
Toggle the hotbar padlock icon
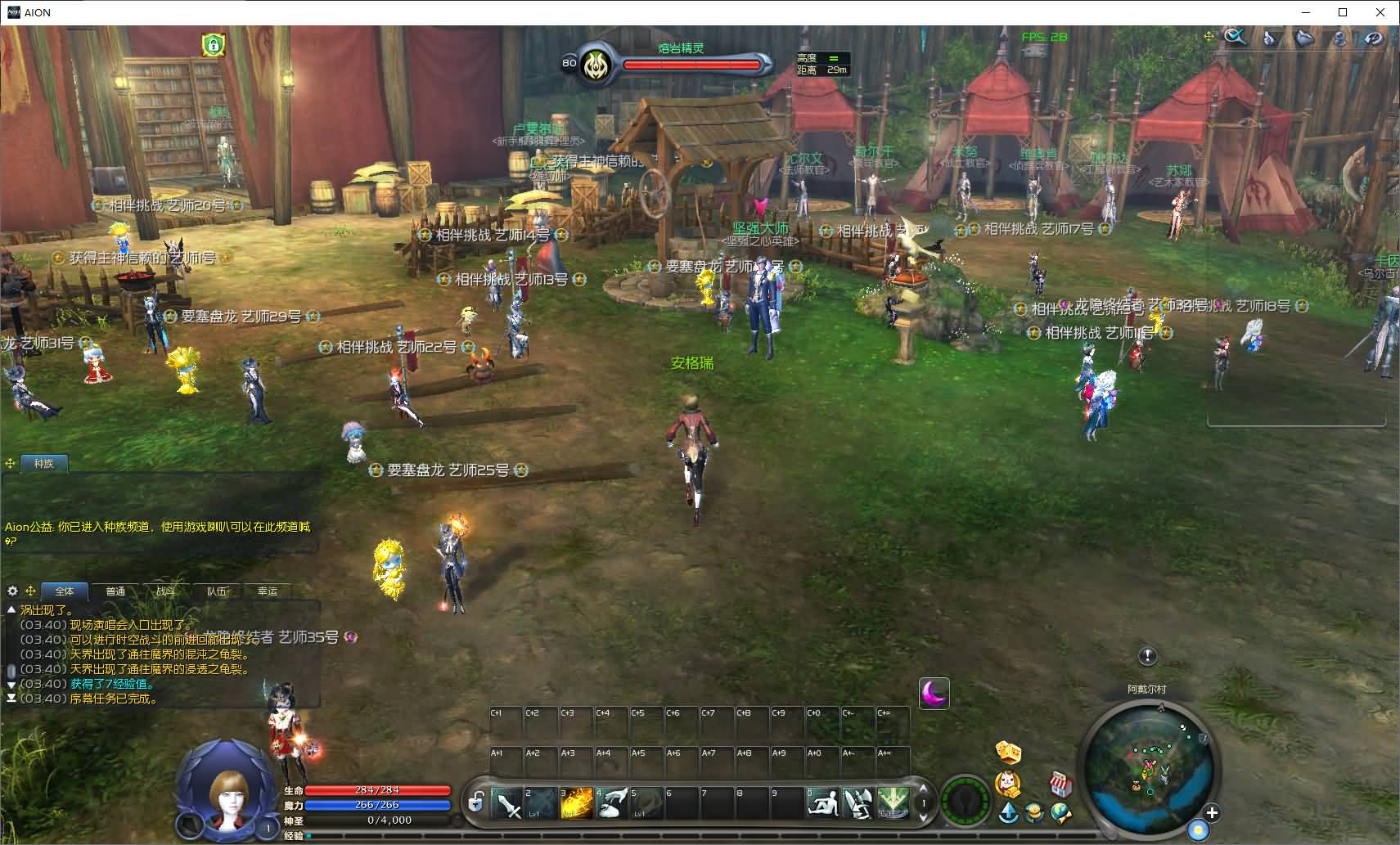[x=475, y=802]
